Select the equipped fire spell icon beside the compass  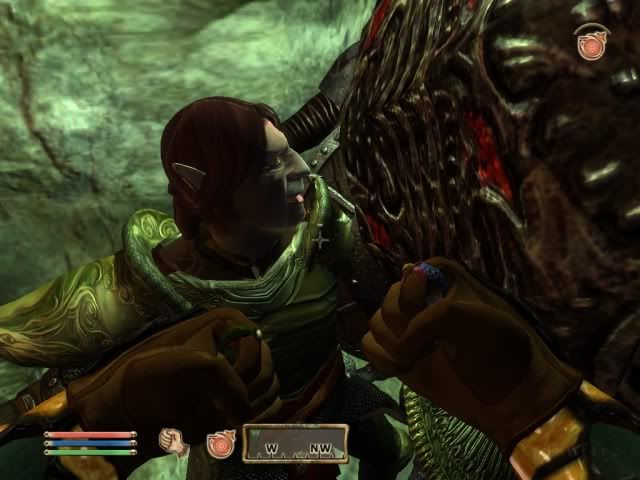[x=219, y=443]
